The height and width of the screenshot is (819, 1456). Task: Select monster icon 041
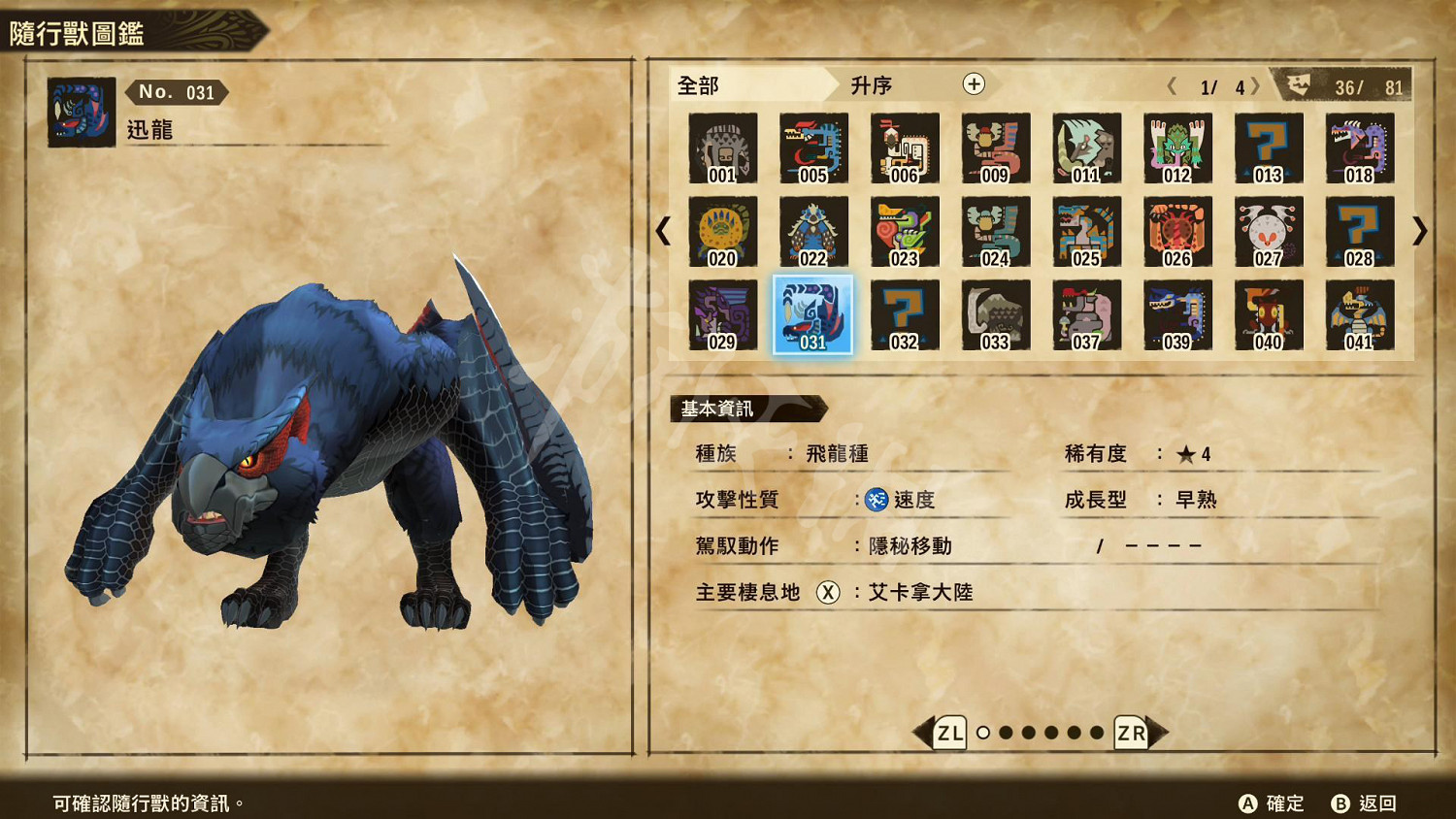coord(1360,315)
